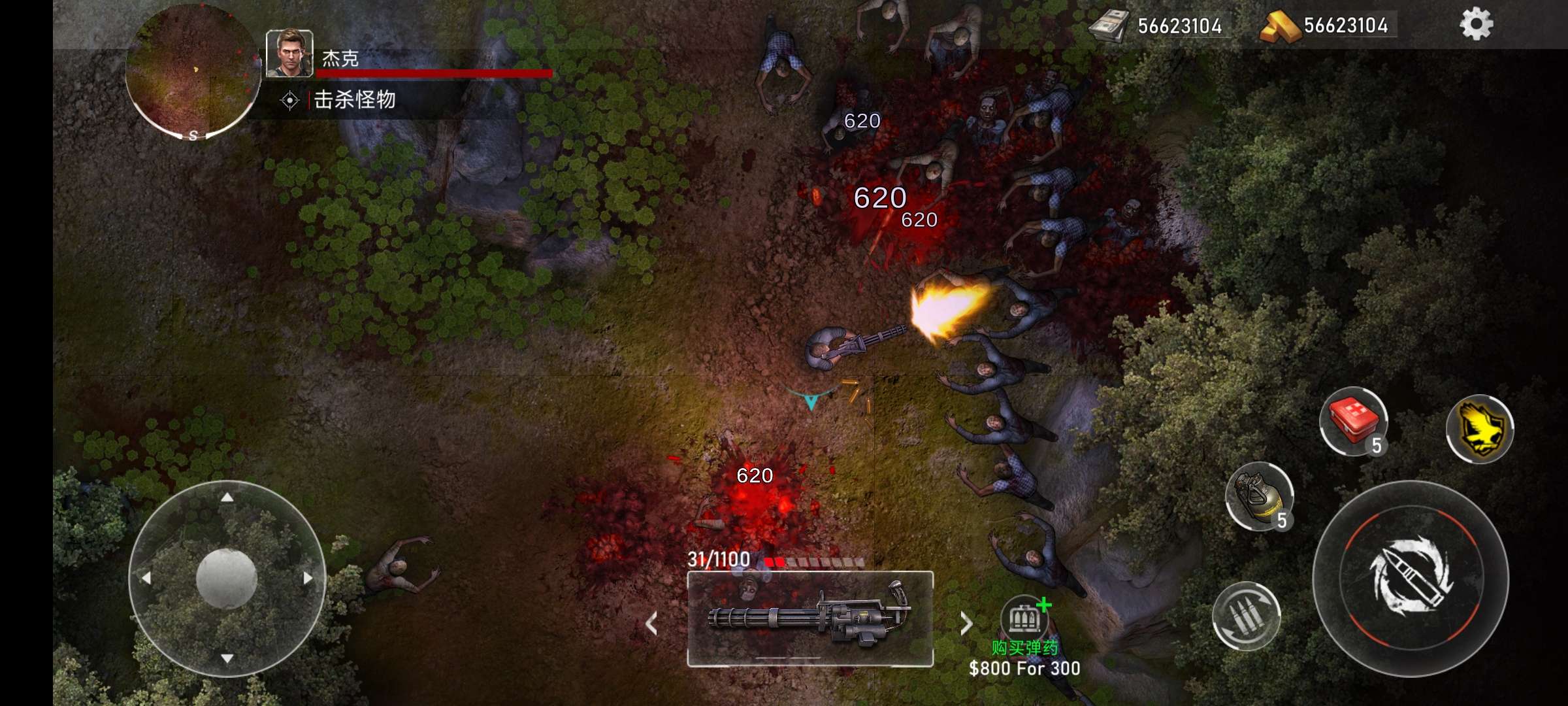Reload with the three-bullet reload button
This screenshot has width=1568, height=706.
point(1245,616)
